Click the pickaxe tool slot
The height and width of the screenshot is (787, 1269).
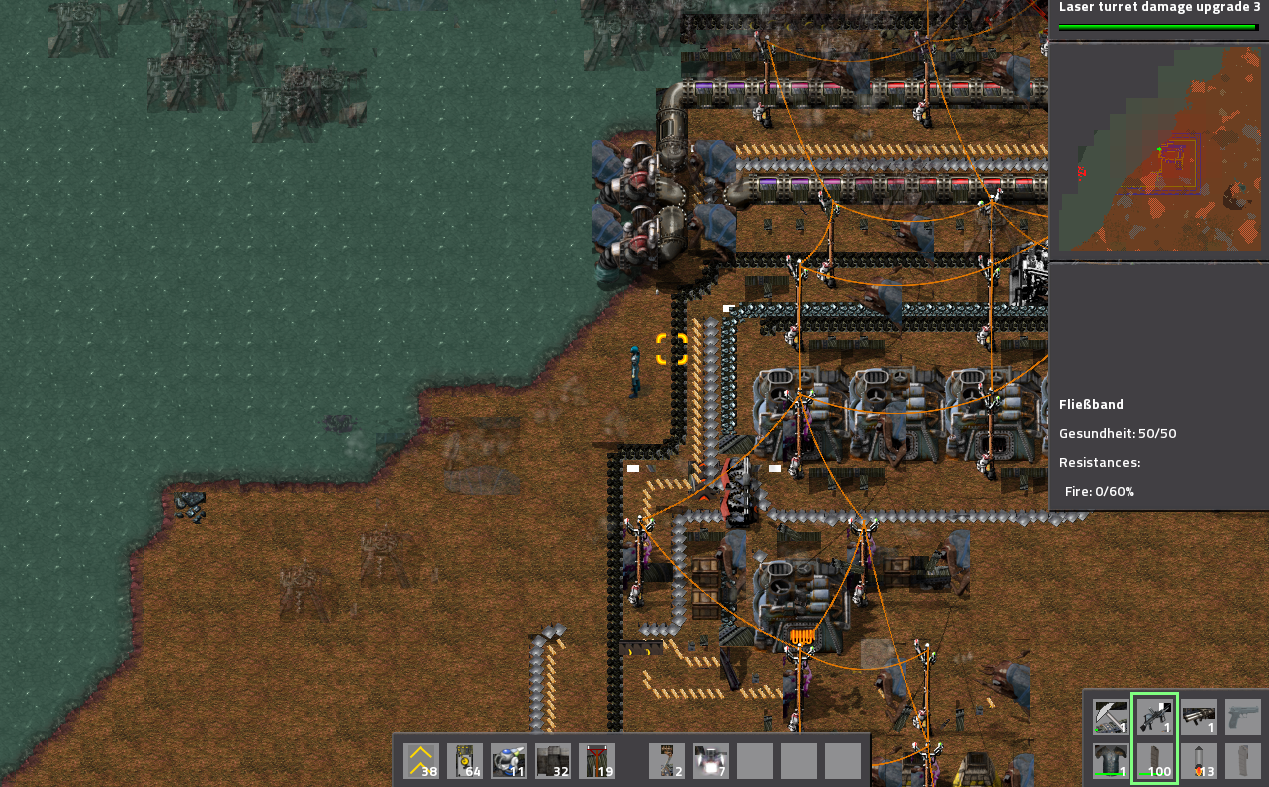click(1110, 716)
